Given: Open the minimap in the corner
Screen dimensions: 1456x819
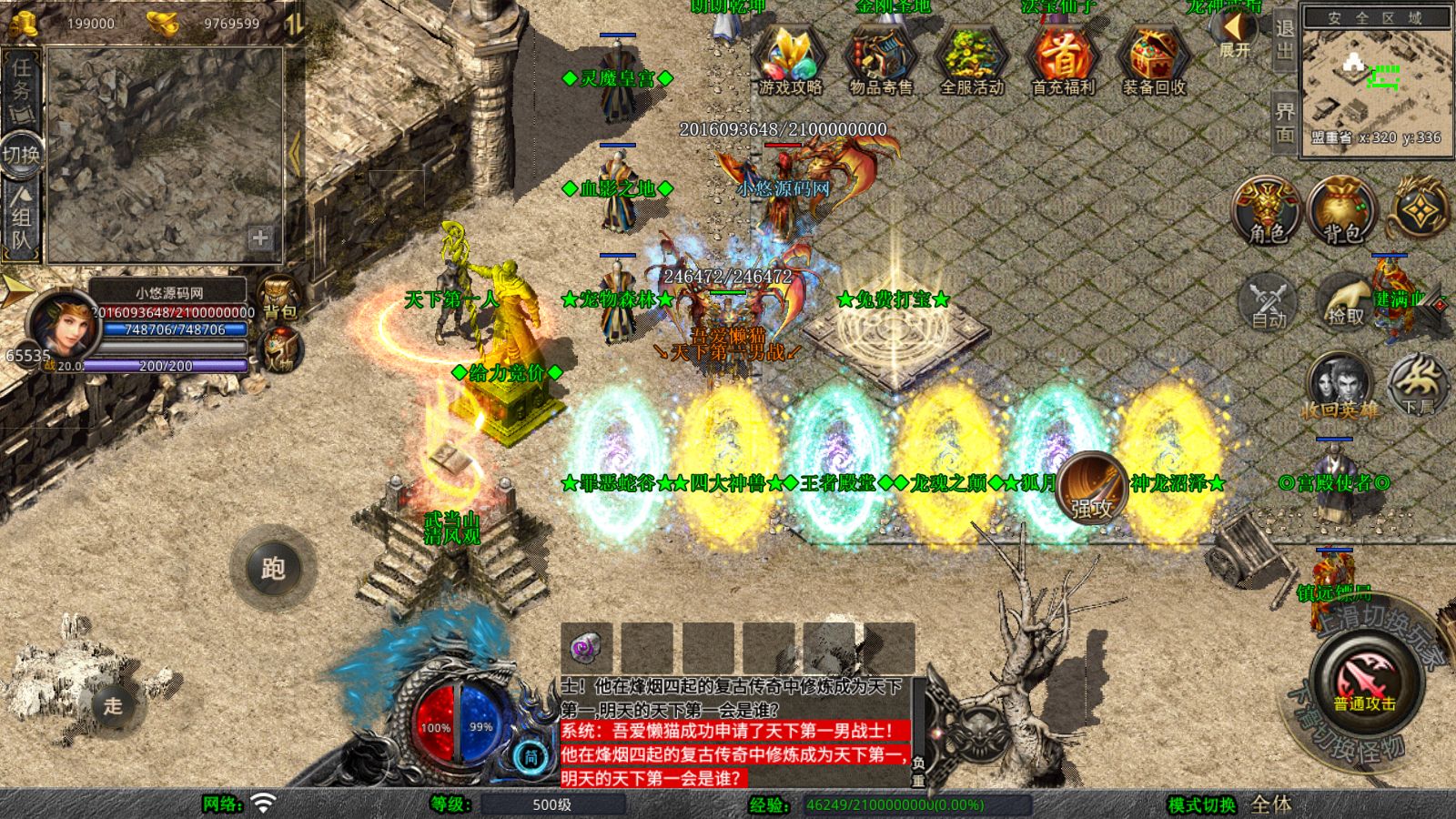Looking at the screenshot, I should pos(1374,82).
